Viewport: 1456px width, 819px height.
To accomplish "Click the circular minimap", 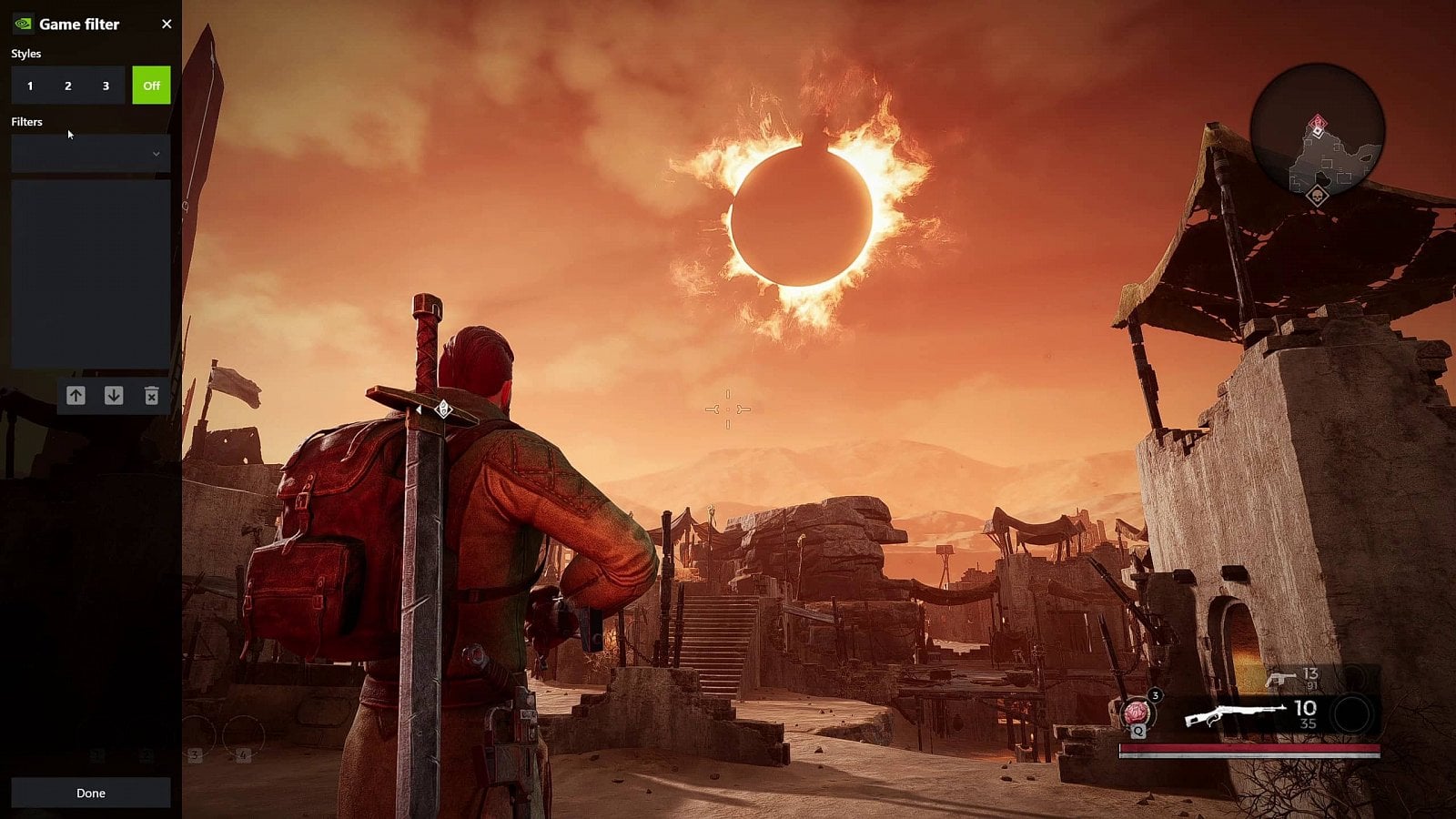I will point(1317,131).
